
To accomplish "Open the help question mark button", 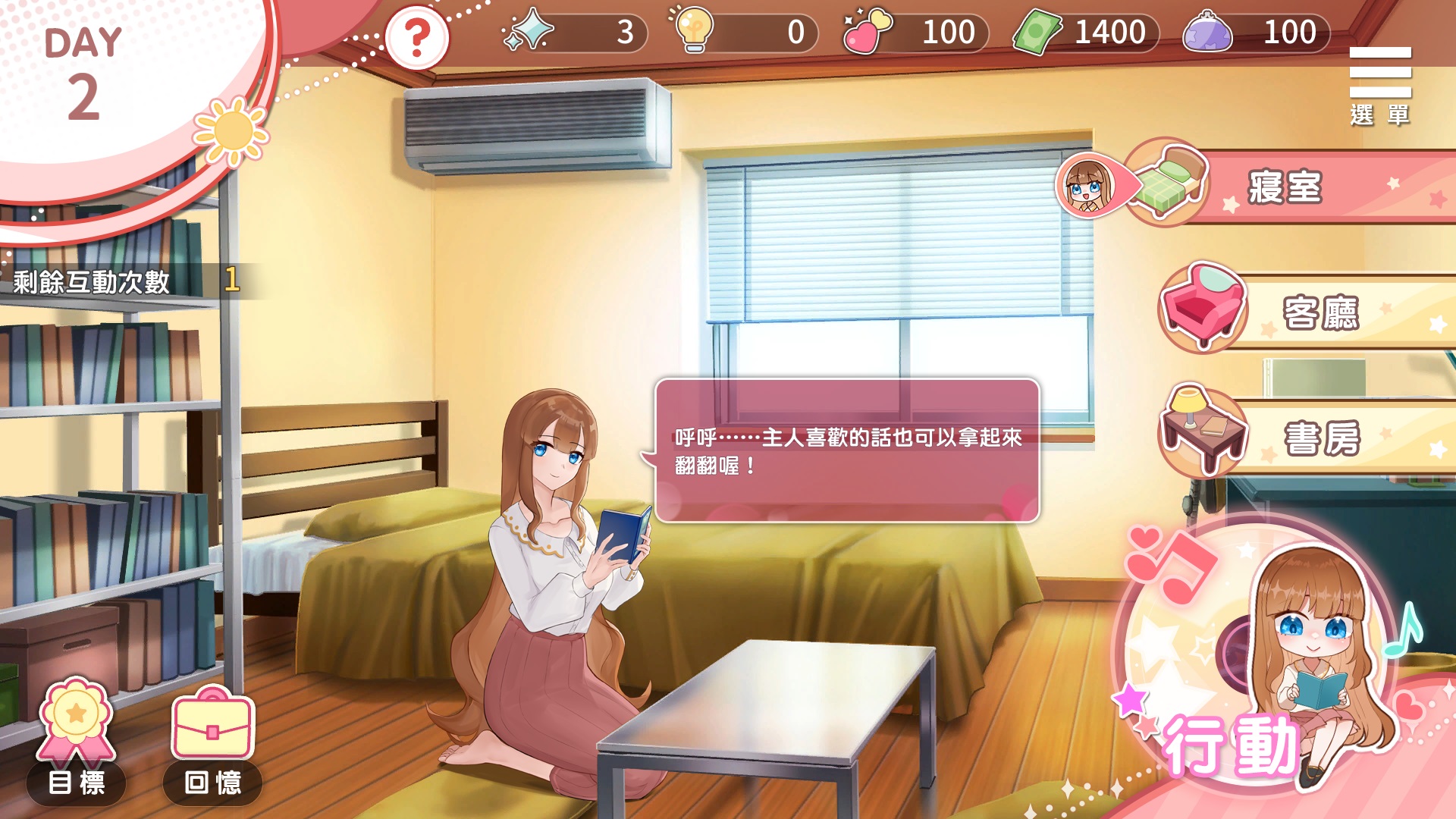I will (x=416, y=37).
